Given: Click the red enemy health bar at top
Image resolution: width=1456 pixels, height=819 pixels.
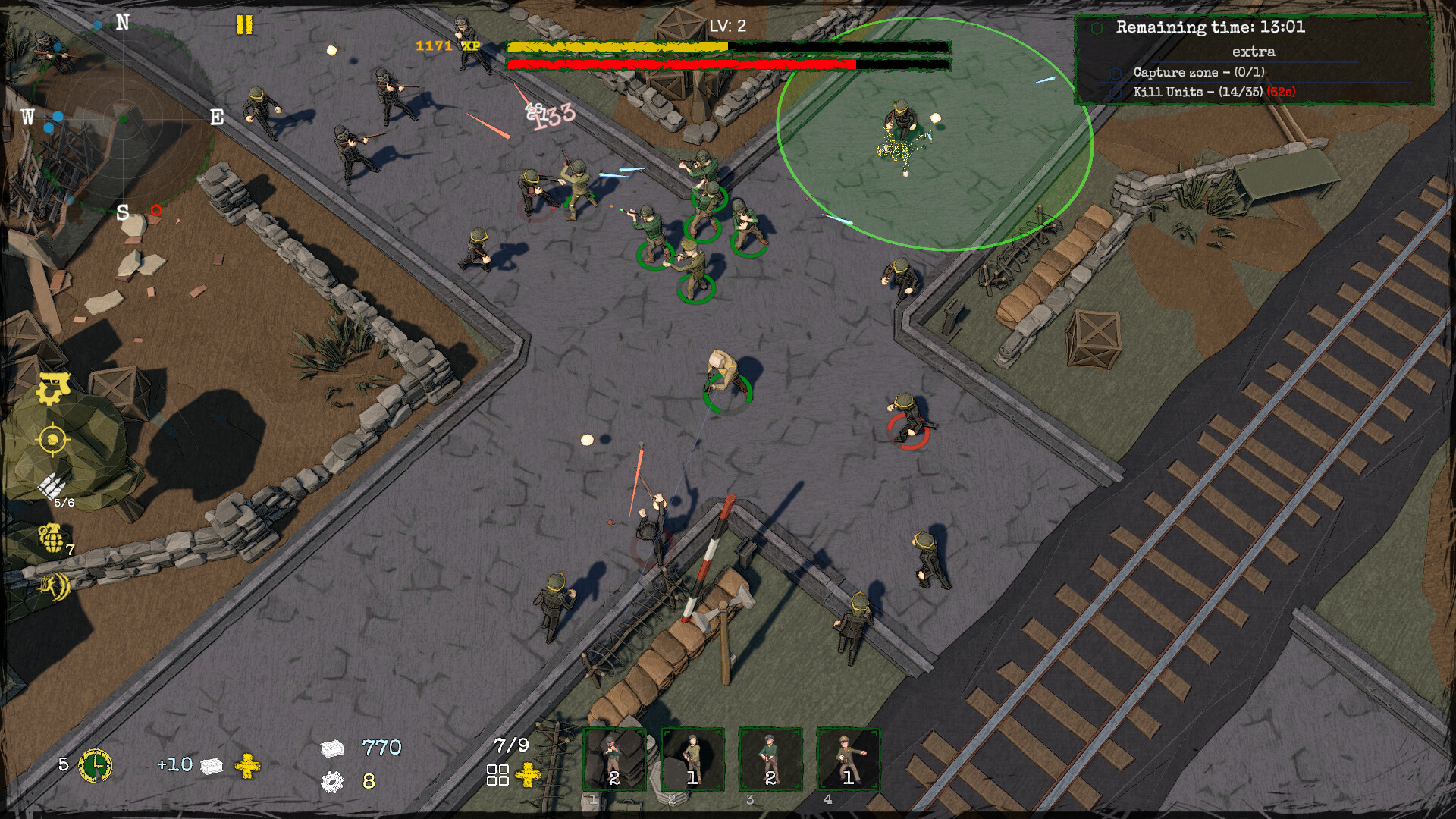Looking at the screenshot, I should (x=682, y=65).
